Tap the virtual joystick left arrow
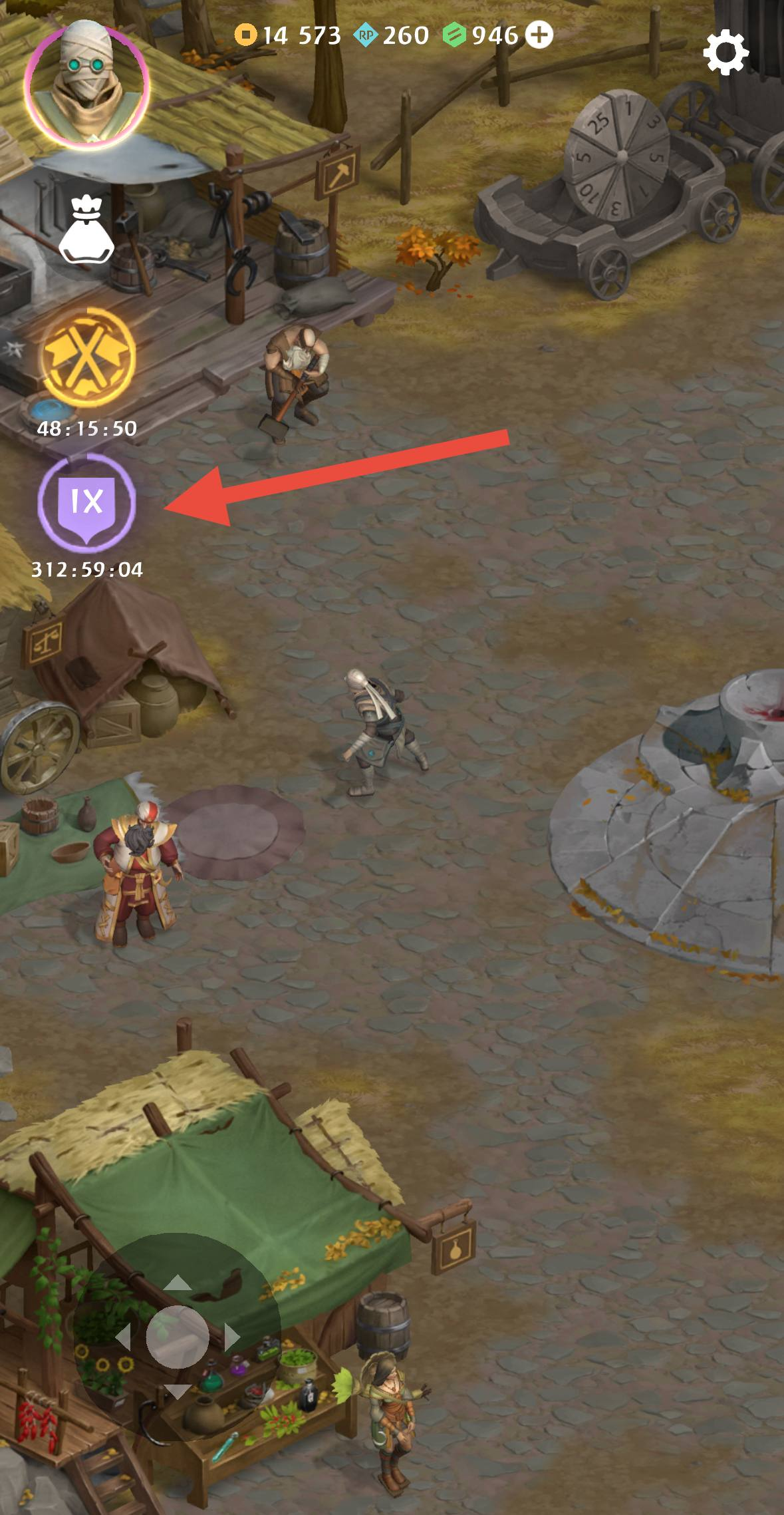The image size is (784, 1515). click(124, 1337)
